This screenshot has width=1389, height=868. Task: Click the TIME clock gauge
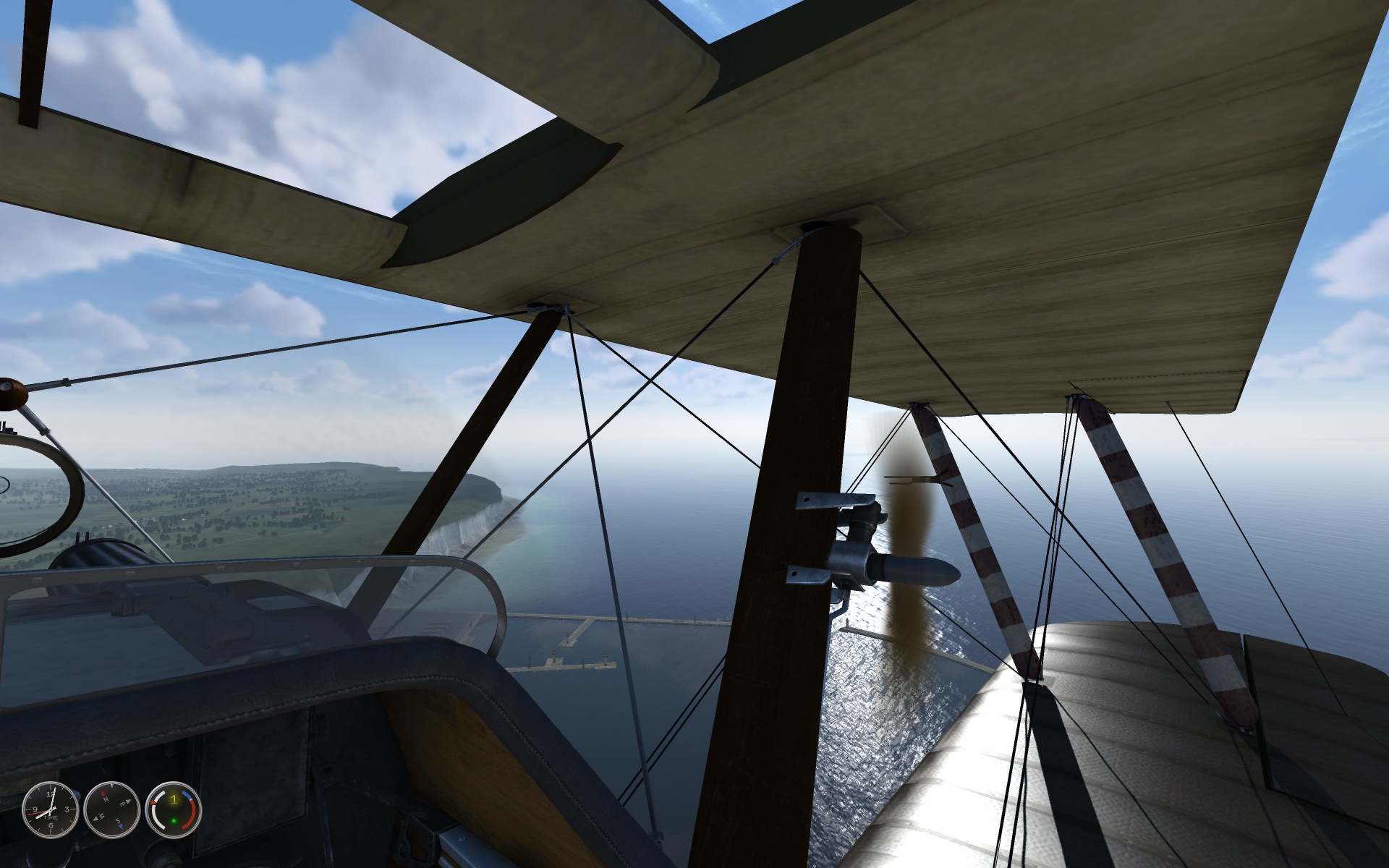click(x=49, y=809)
